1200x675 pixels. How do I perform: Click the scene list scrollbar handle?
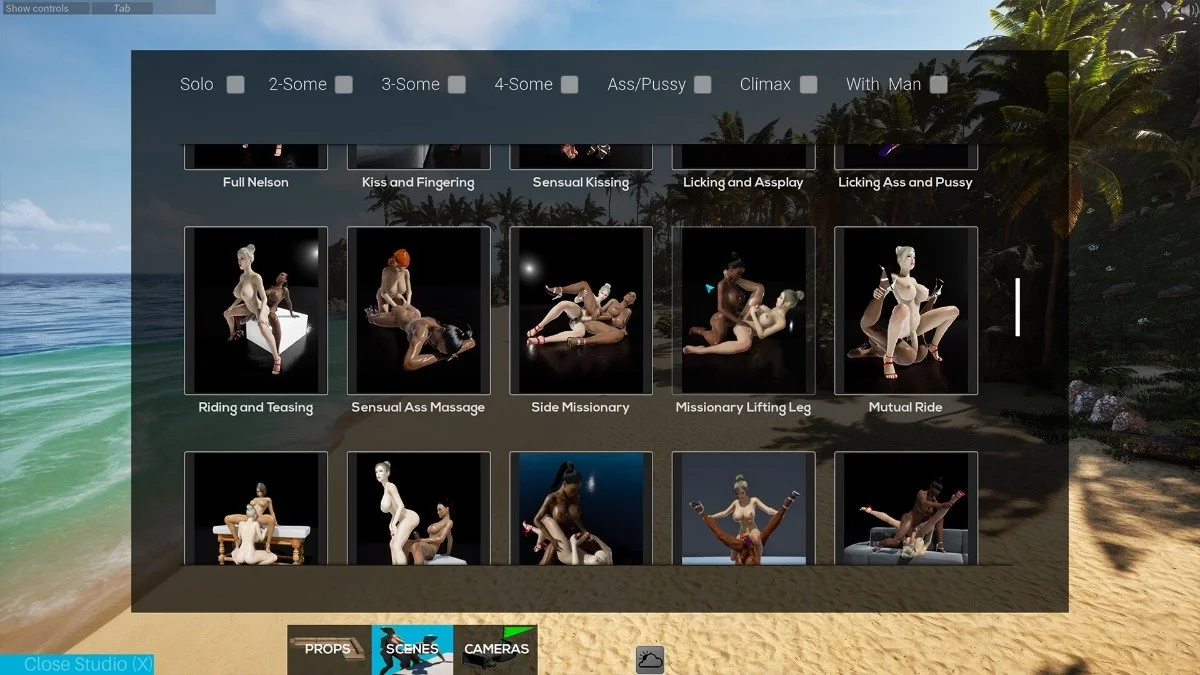coord(1018,307)
